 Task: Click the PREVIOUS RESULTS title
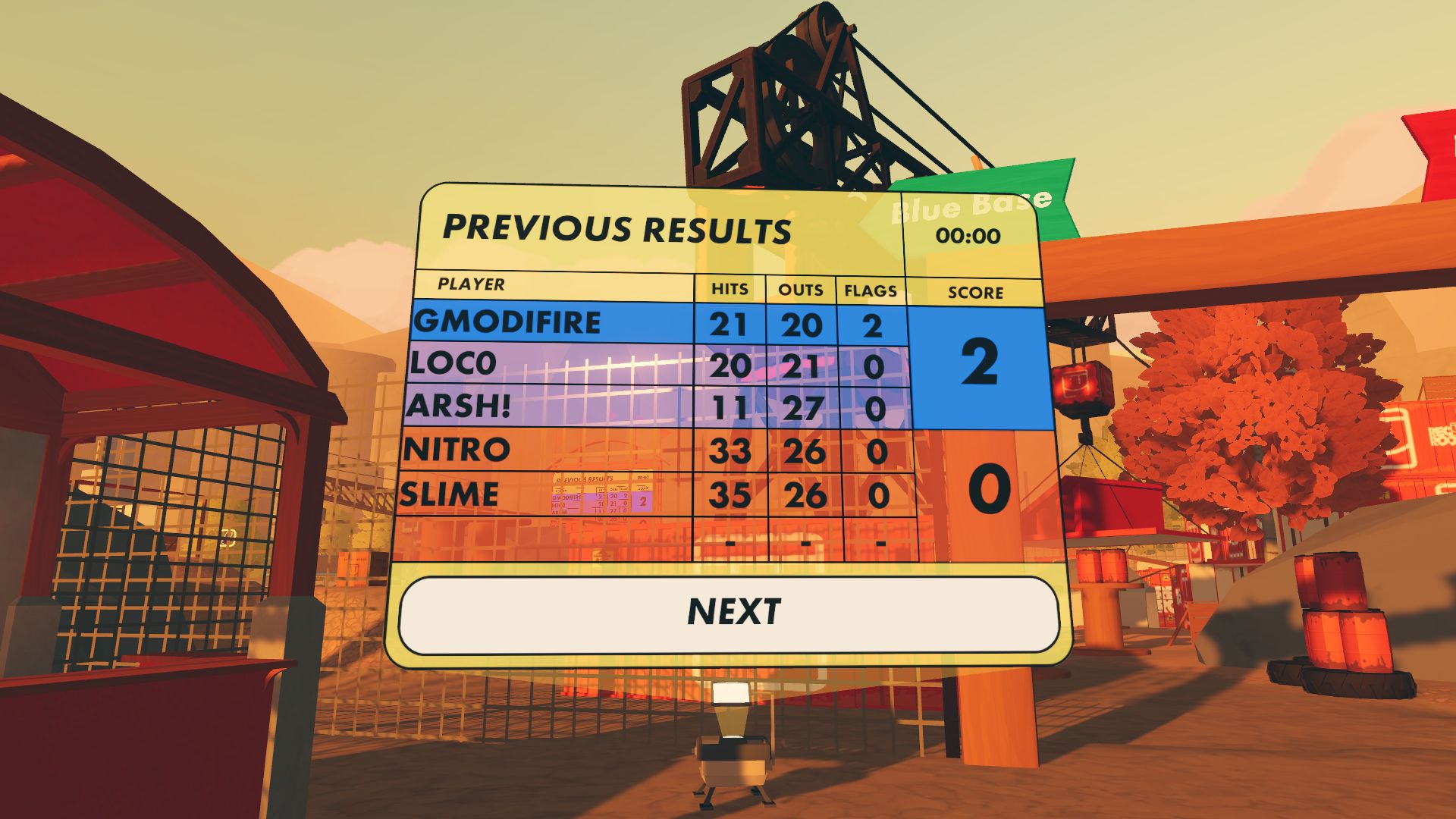[618, 228]
